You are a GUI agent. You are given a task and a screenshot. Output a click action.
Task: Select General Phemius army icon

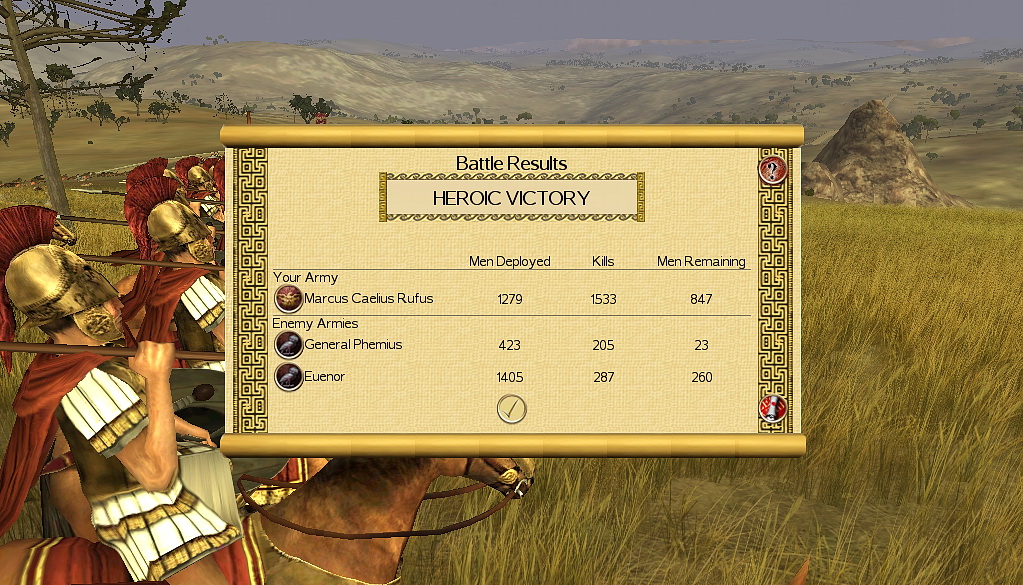coord(289,345)
